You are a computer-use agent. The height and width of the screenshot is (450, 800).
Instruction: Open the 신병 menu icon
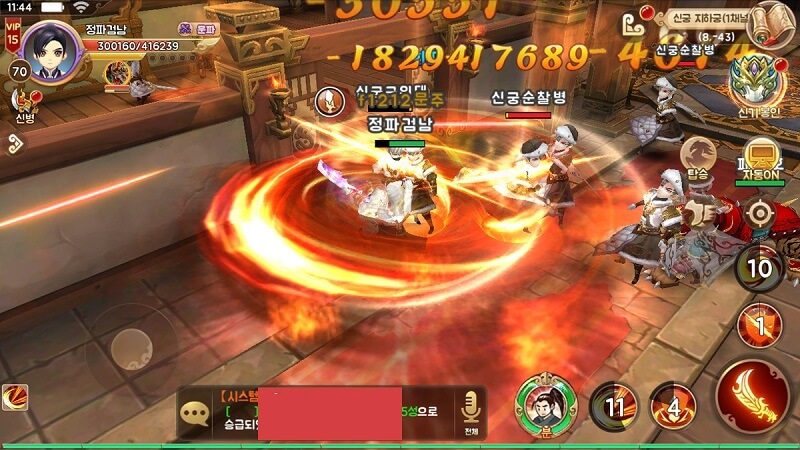24,101
